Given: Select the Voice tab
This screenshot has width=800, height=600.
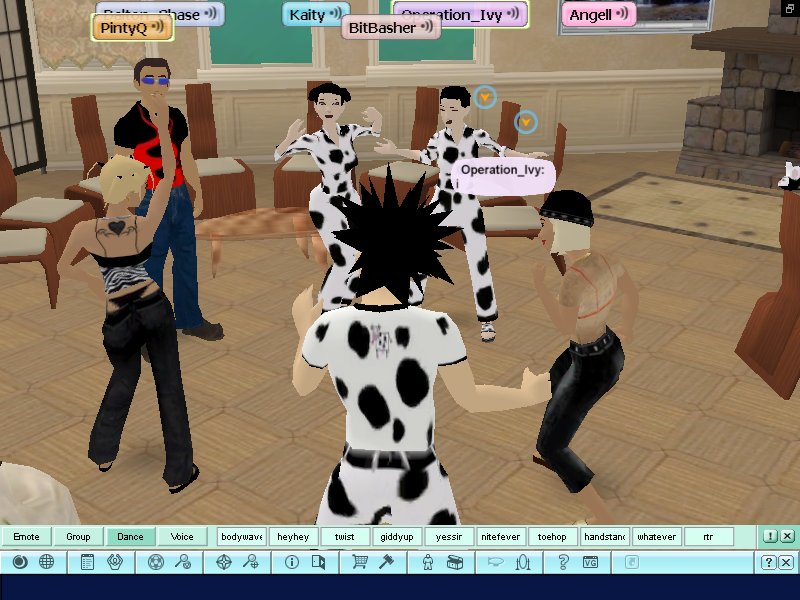Looking at the screenshot, I should [182, 537].
